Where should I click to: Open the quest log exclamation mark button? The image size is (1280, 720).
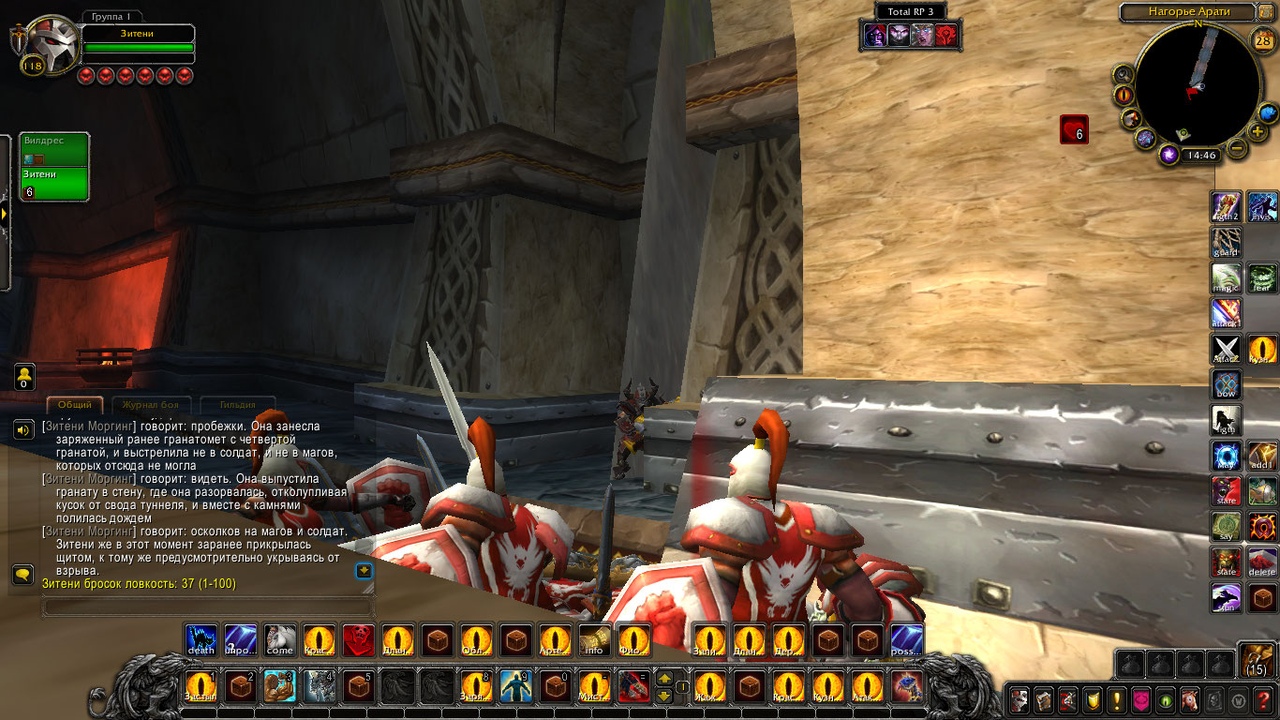1116,700
